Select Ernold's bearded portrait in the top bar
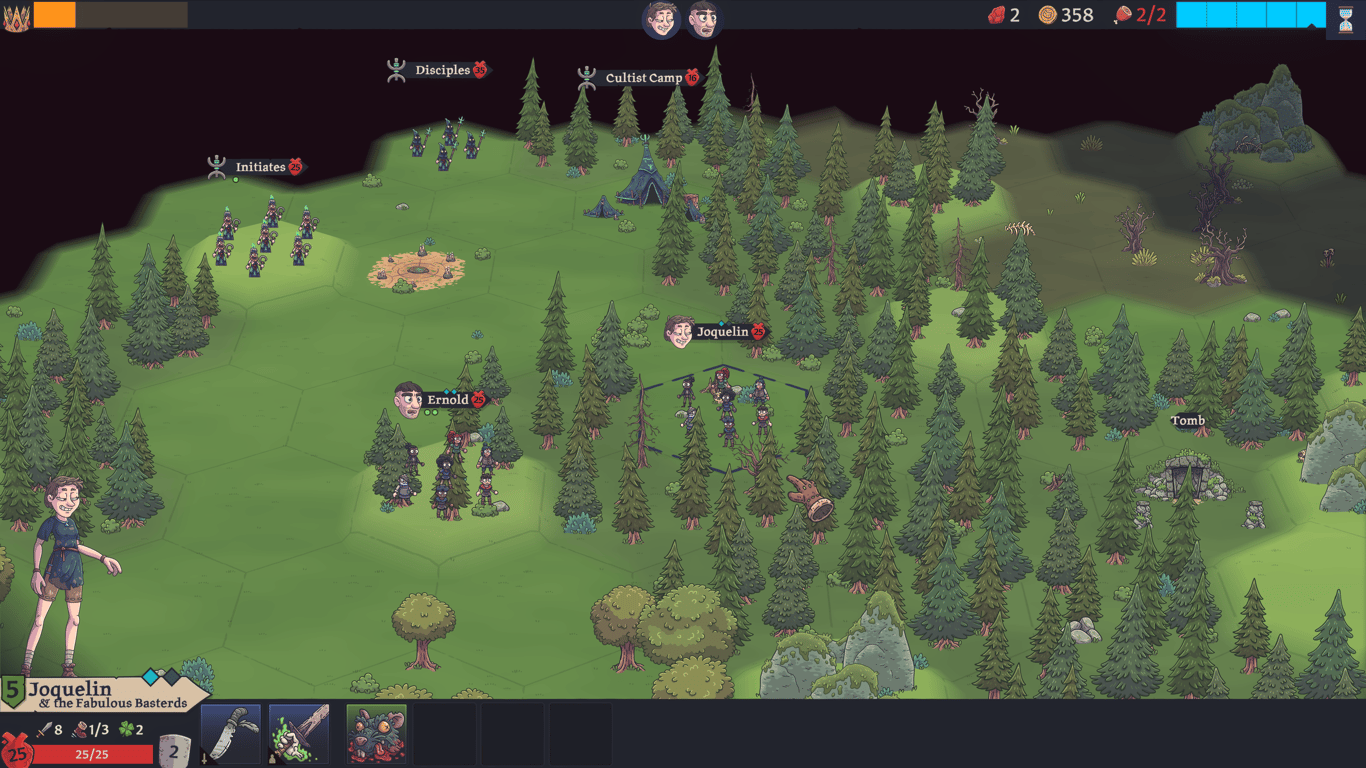 [704, 19]
